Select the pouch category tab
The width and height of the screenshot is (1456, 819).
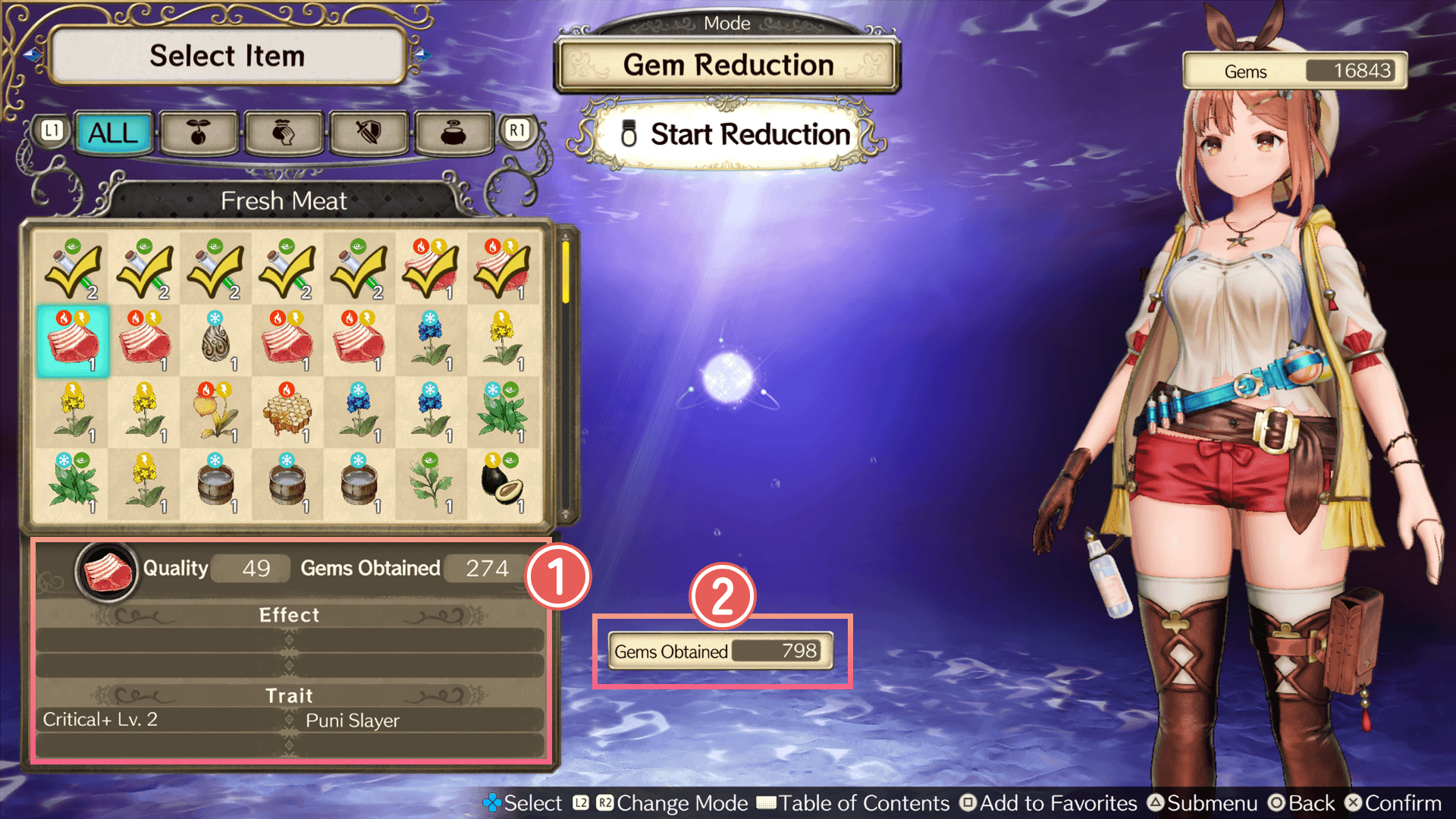click(x=284, y=133)
